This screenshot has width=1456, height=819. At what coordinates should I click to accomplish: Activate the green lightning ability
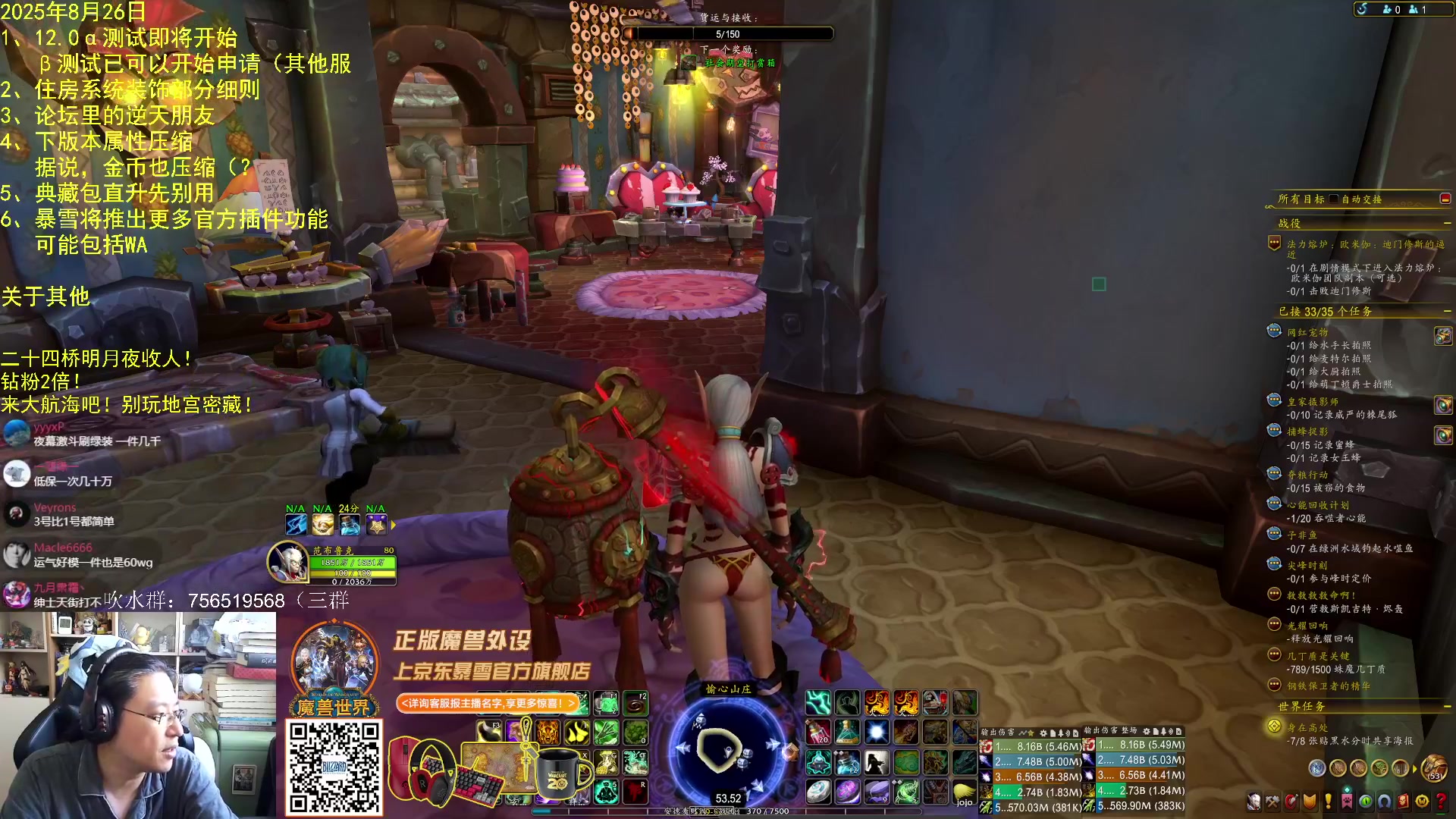coord(817,703)
